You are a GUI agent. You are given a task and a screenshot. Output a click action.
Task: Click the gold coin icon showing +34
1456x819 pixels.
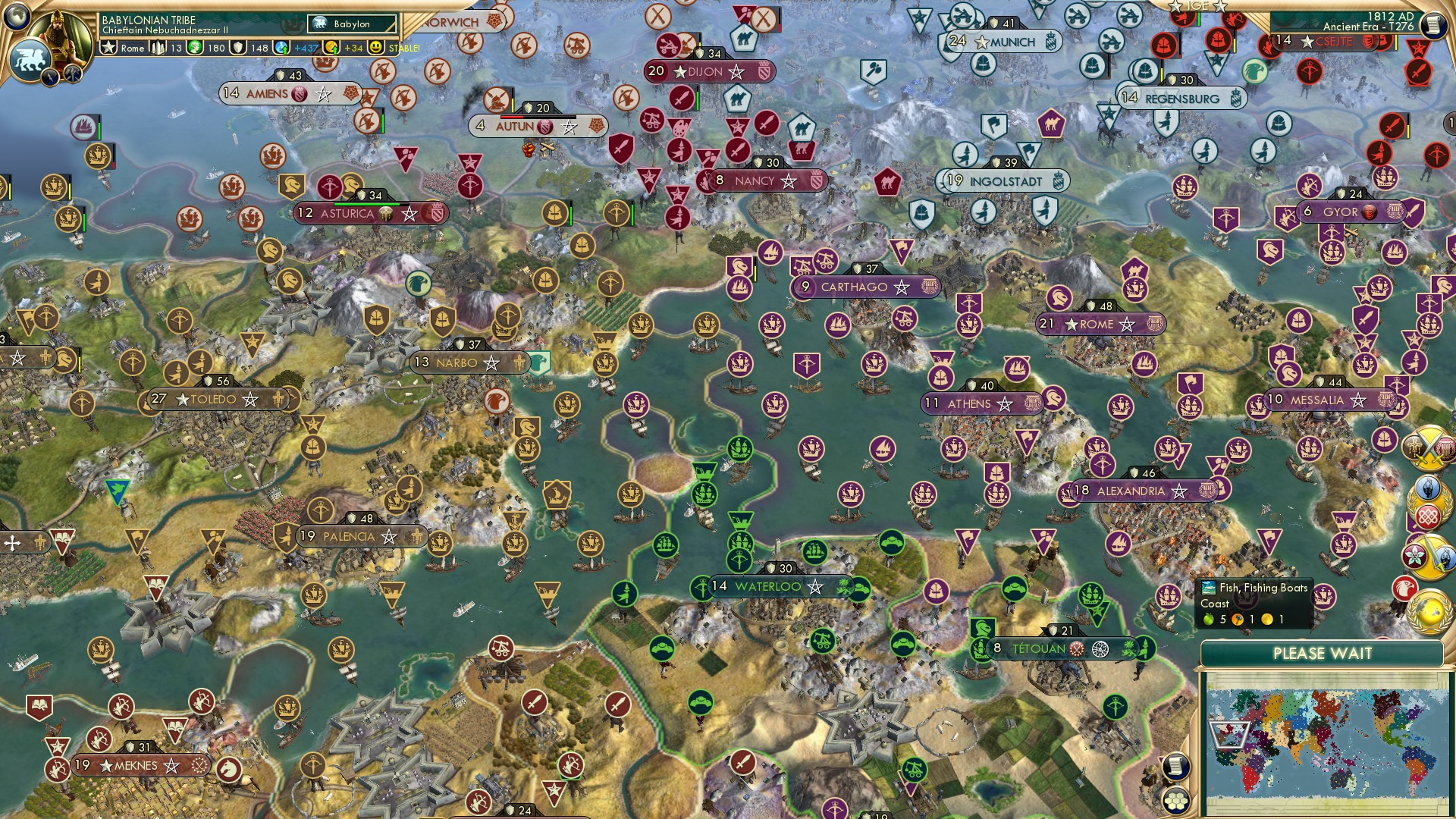pyautogui.click(x=332, y=48)
